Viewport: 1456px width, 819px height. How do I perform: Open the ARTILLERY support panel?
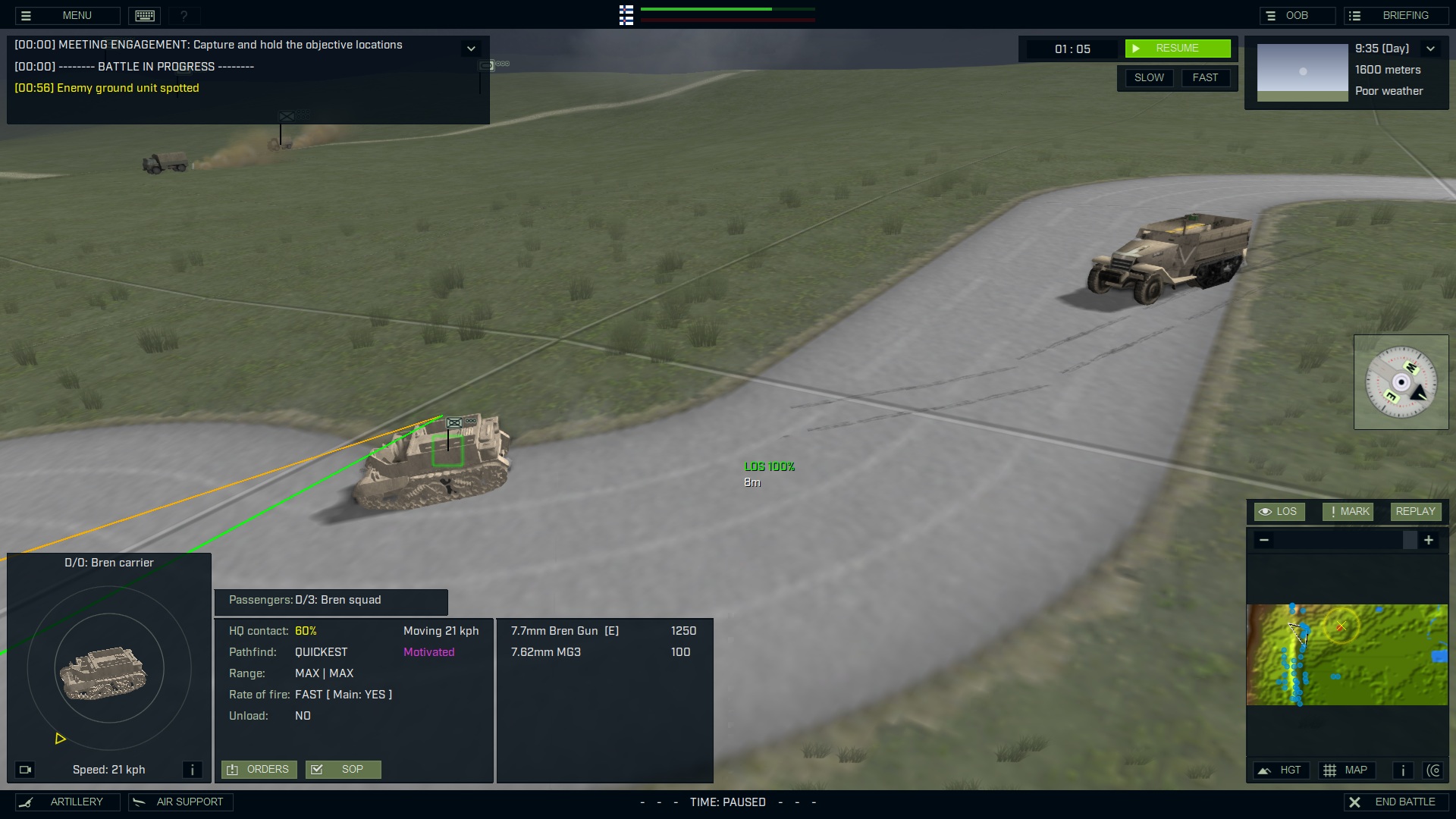coord(67,802)
